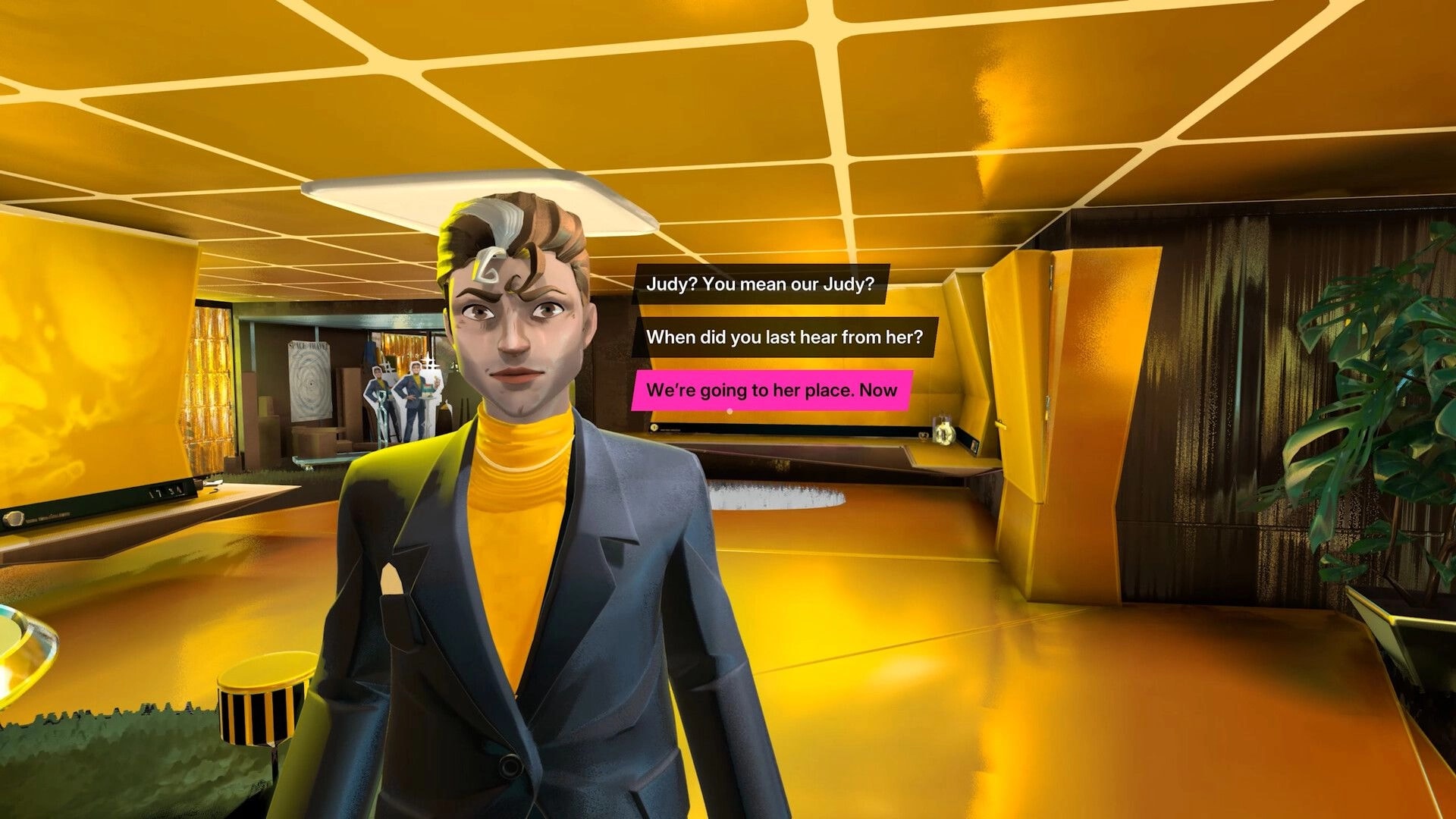
Task: Click the picture of two figures in the background
Action: click(x=398, y=394)
